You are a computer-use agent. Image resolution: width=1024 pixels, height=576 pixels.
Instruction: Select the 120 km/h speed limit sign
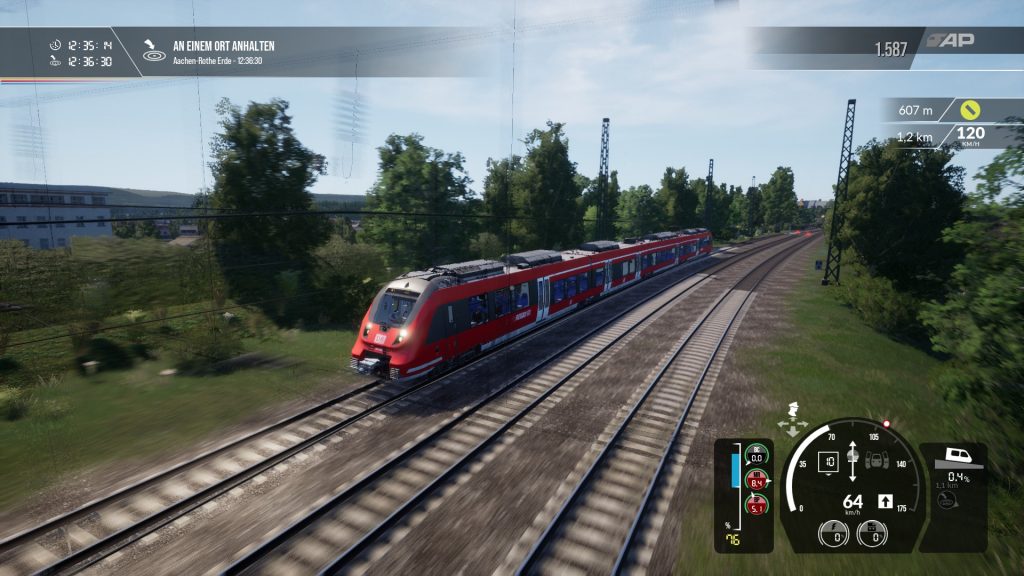point(969,136)
